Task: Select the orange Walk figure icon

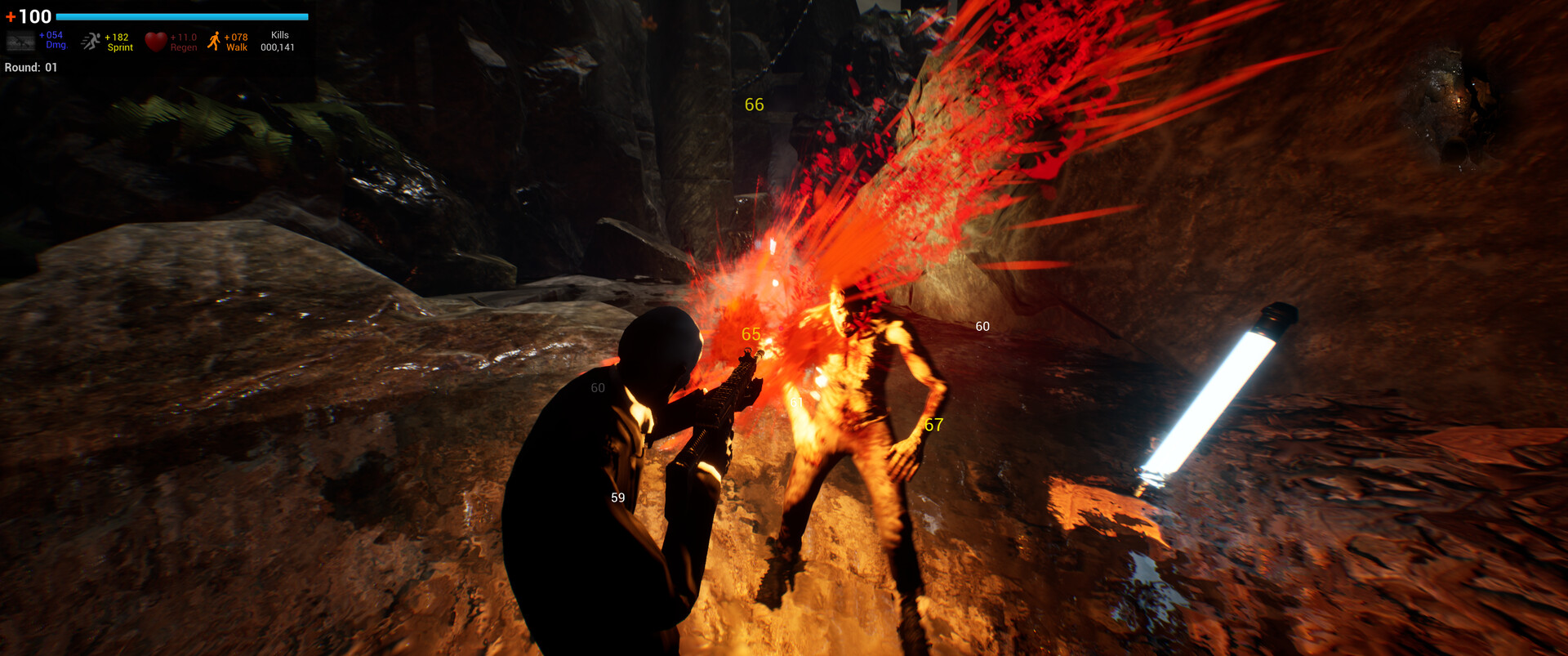Action: [214, 38]
